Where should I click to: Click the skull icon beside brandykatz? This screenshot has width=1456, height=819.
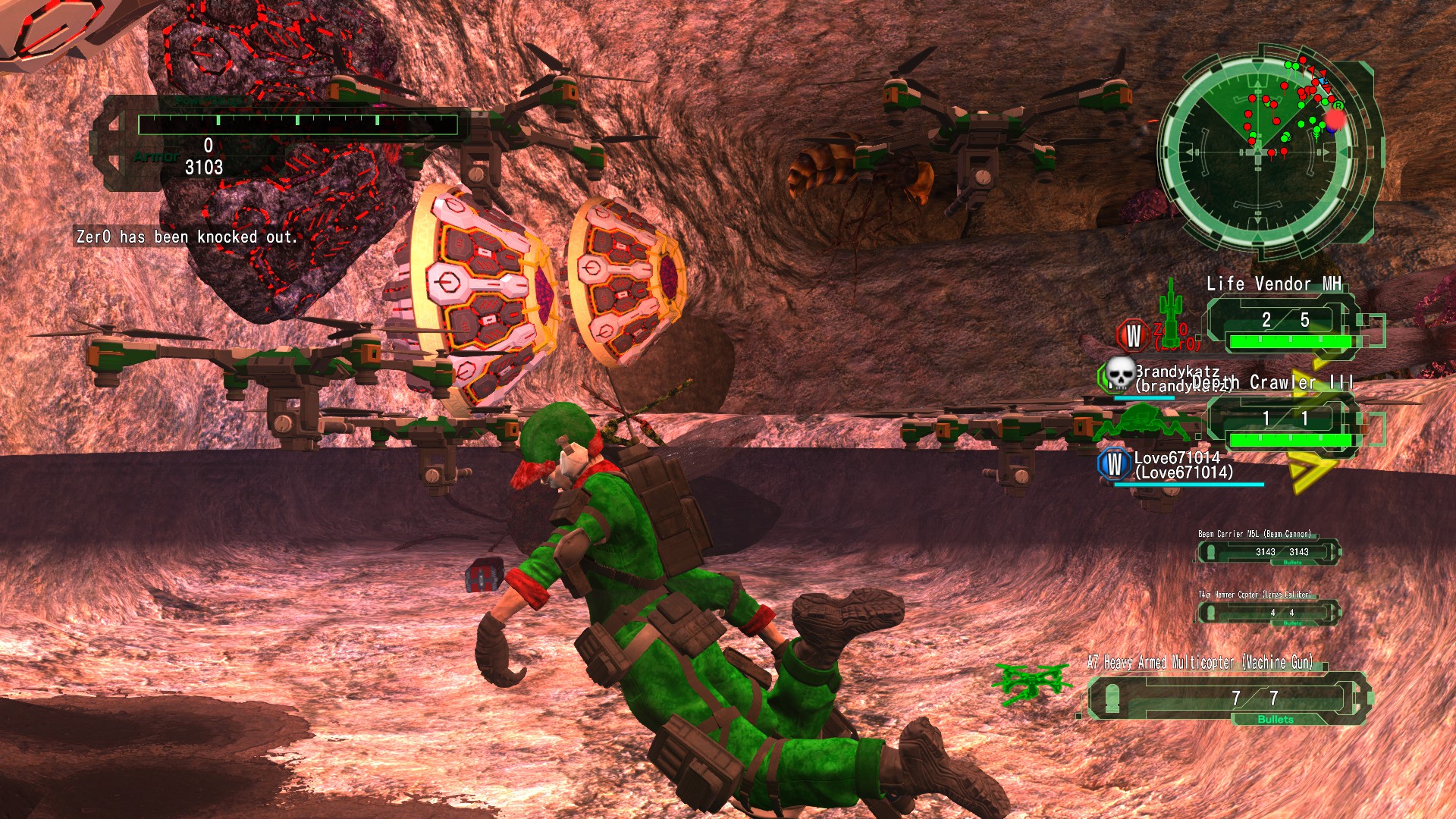tap(1119, 373)
